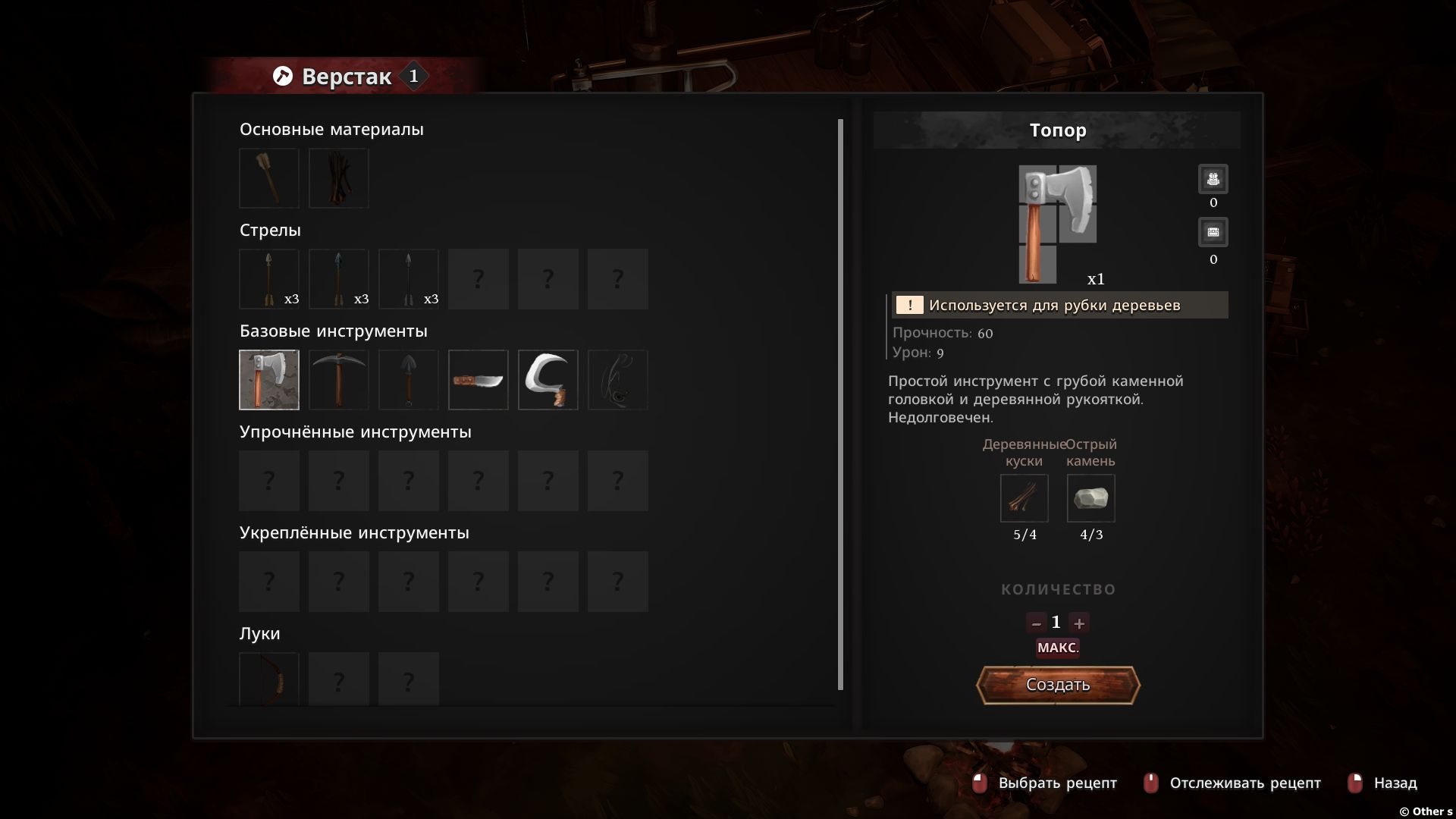Select the shovel recipe
Viewport: 1456px width, 819px height.
click(x=409, y=380)
